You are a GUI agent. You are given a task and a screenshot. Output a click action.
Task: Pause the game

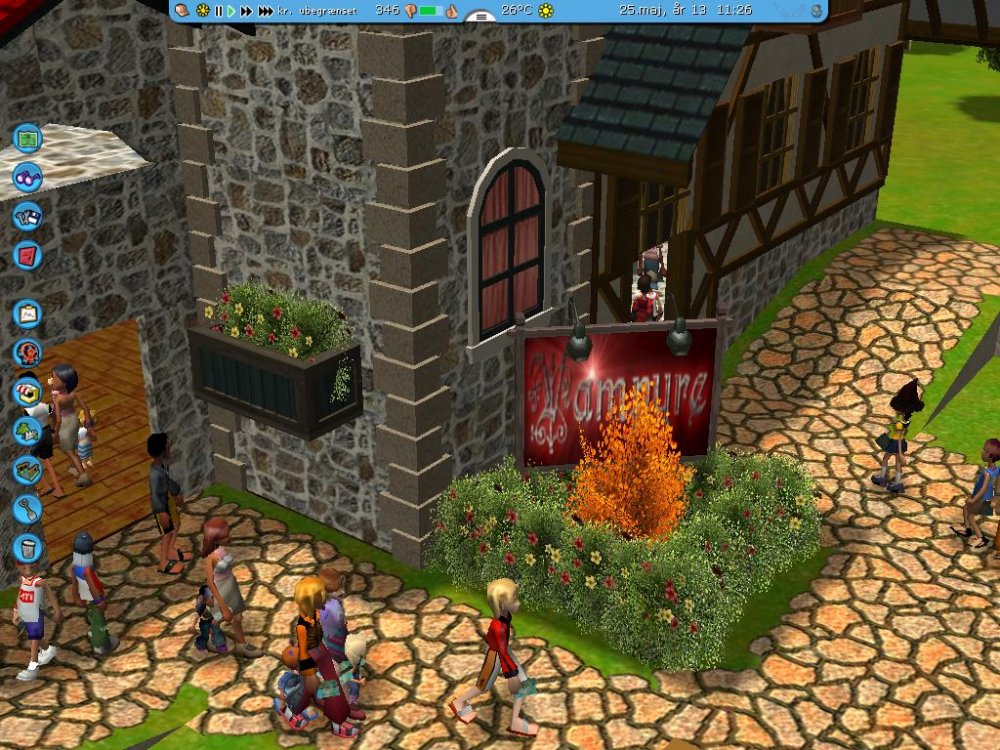(x=219, y=11)
